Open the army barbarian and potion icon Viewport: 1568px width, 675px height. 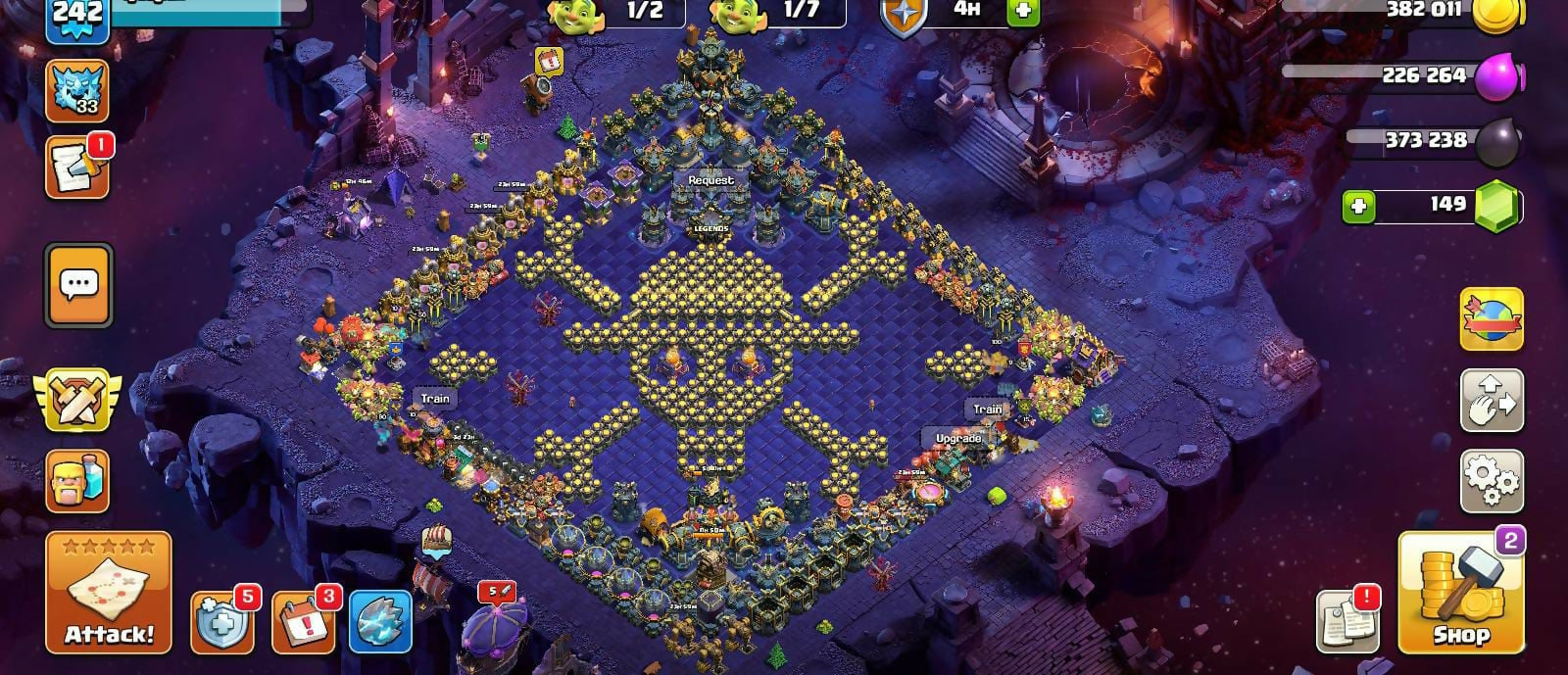click(77, 482)
